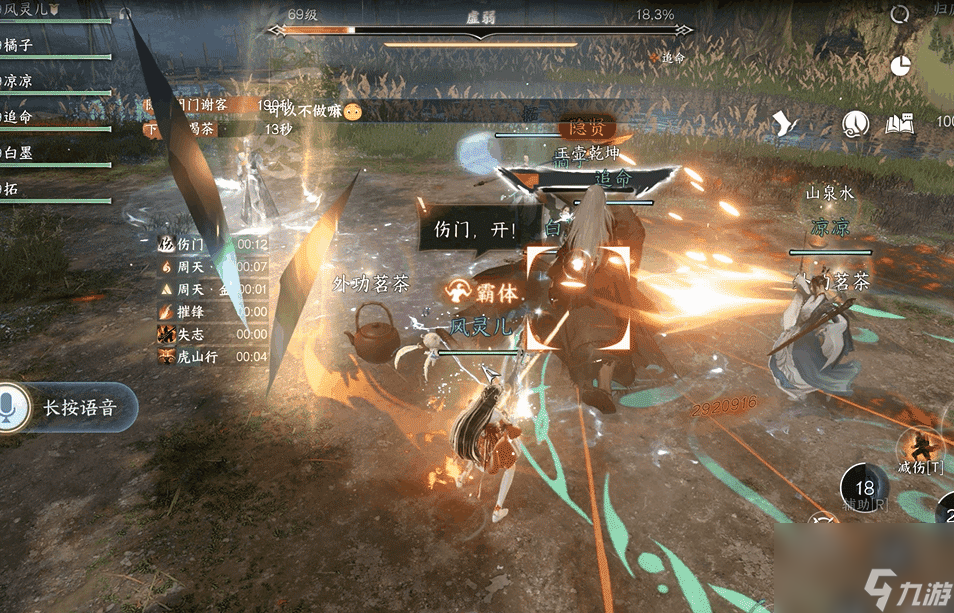
Task: Click the round swirl emblem icon
Action: pos(854,124)
